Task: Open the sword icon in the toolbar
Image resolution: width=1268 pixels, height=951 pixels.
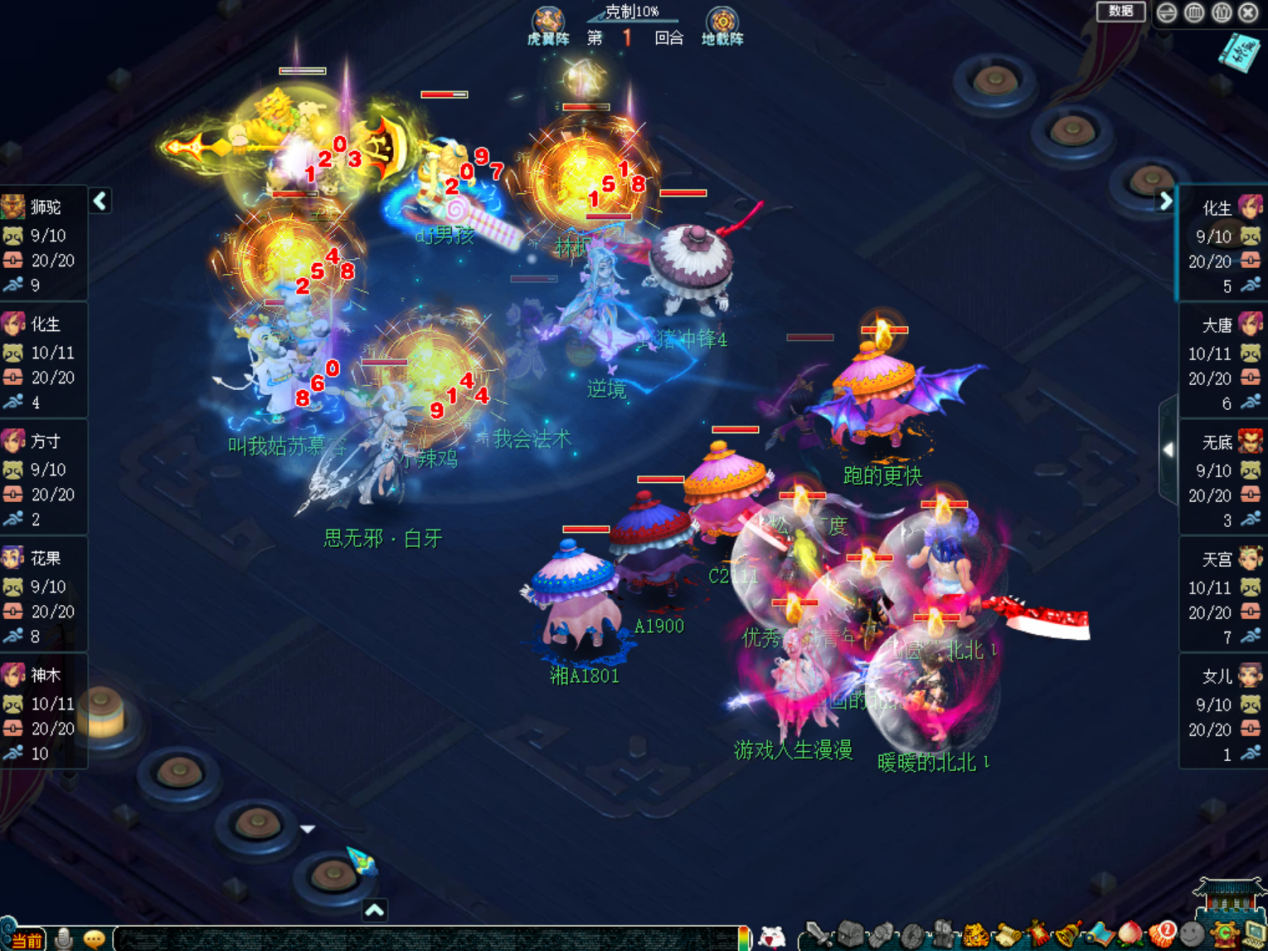Action: point(819,935)
